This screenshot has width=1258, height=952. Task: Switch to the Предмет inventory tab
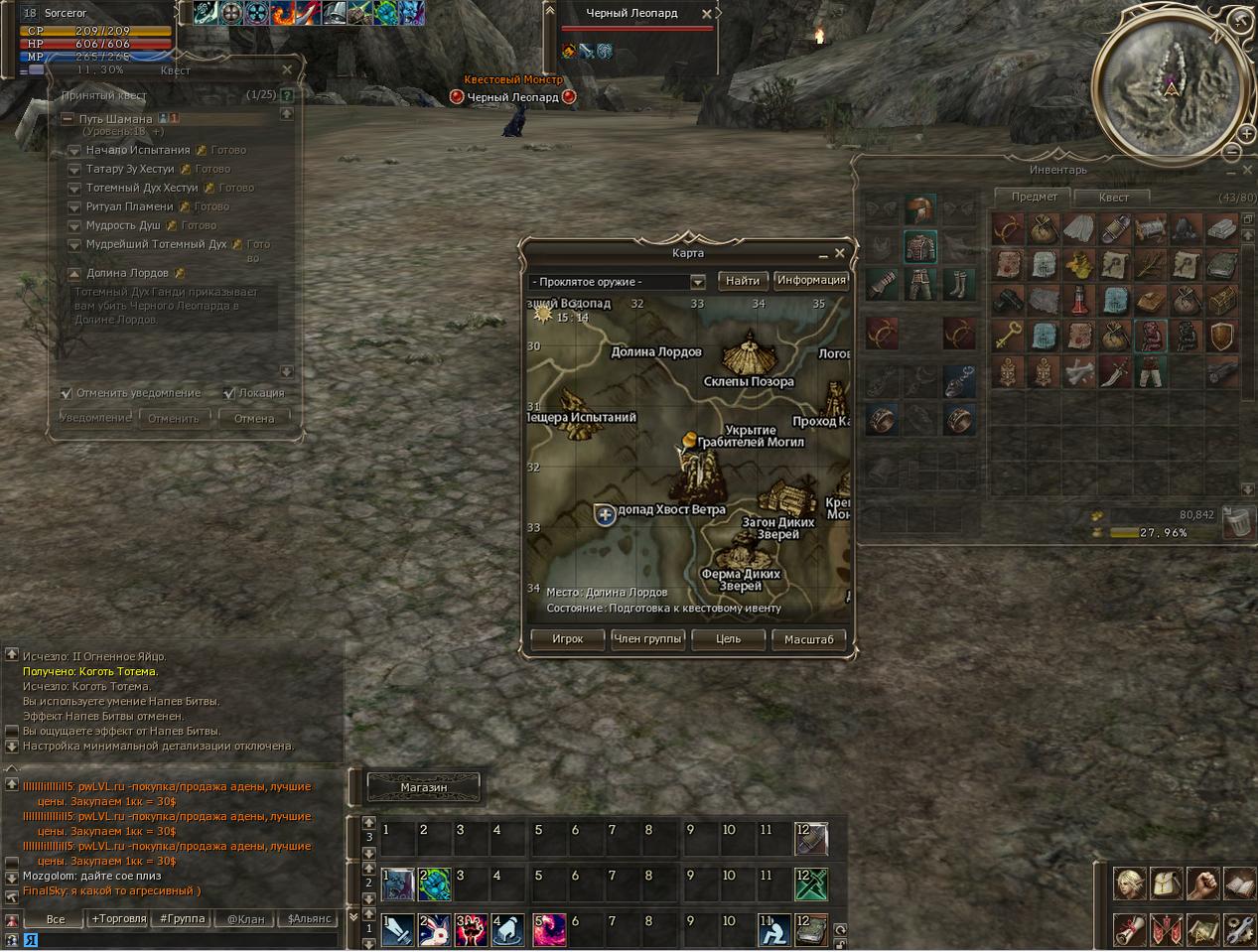pos(1034,197)
